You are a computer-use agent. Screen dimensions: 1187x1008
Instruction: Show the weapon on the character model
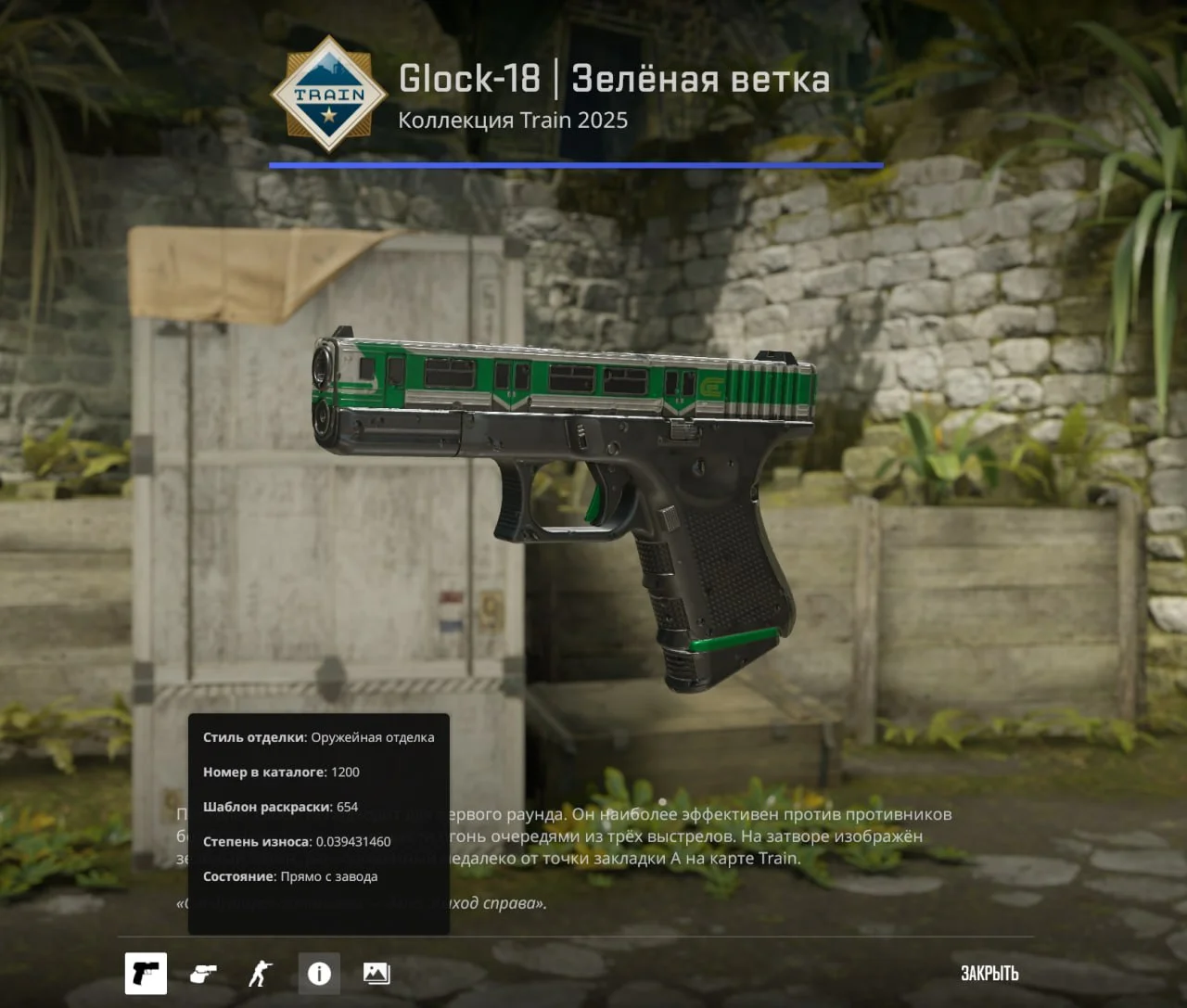pos(261,973)
